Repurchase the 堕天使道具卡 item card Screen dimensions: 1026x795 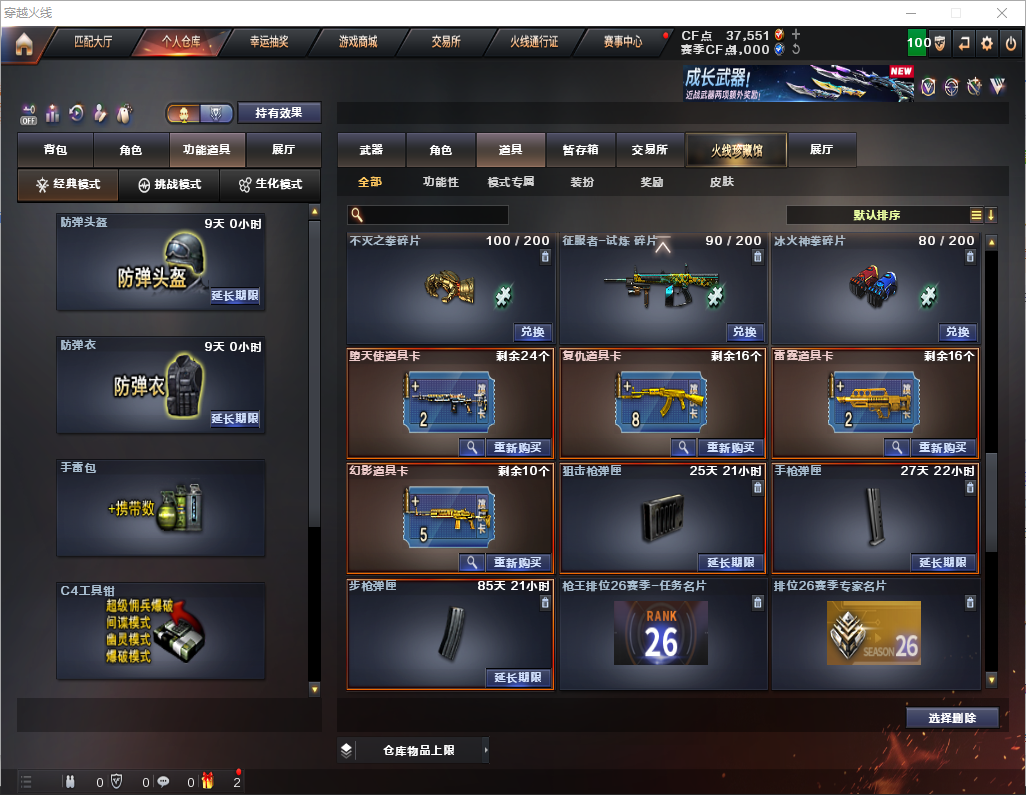click(x=517, y=448)
